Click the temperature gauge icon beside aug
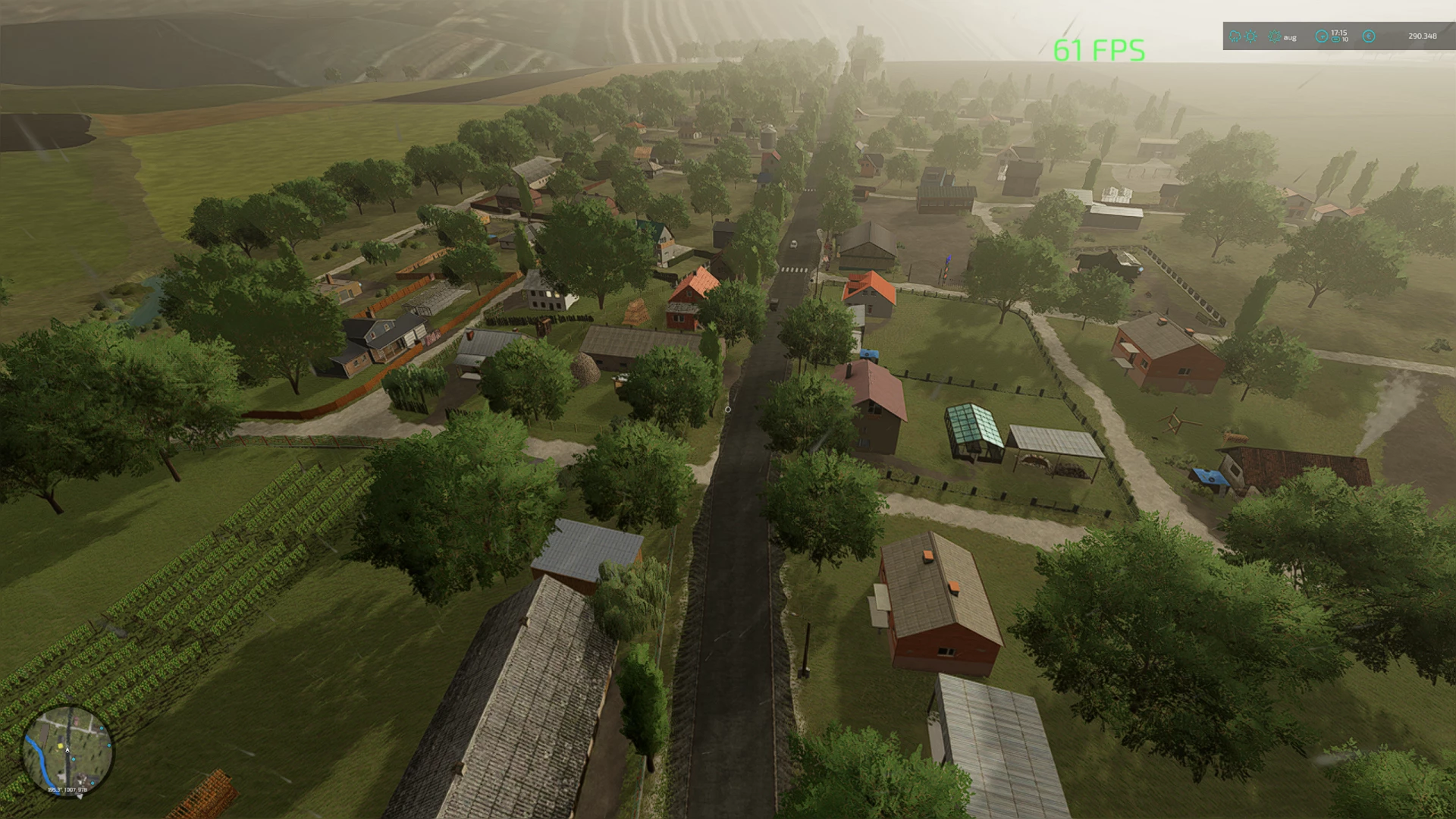 click(x=1276, y=36)
